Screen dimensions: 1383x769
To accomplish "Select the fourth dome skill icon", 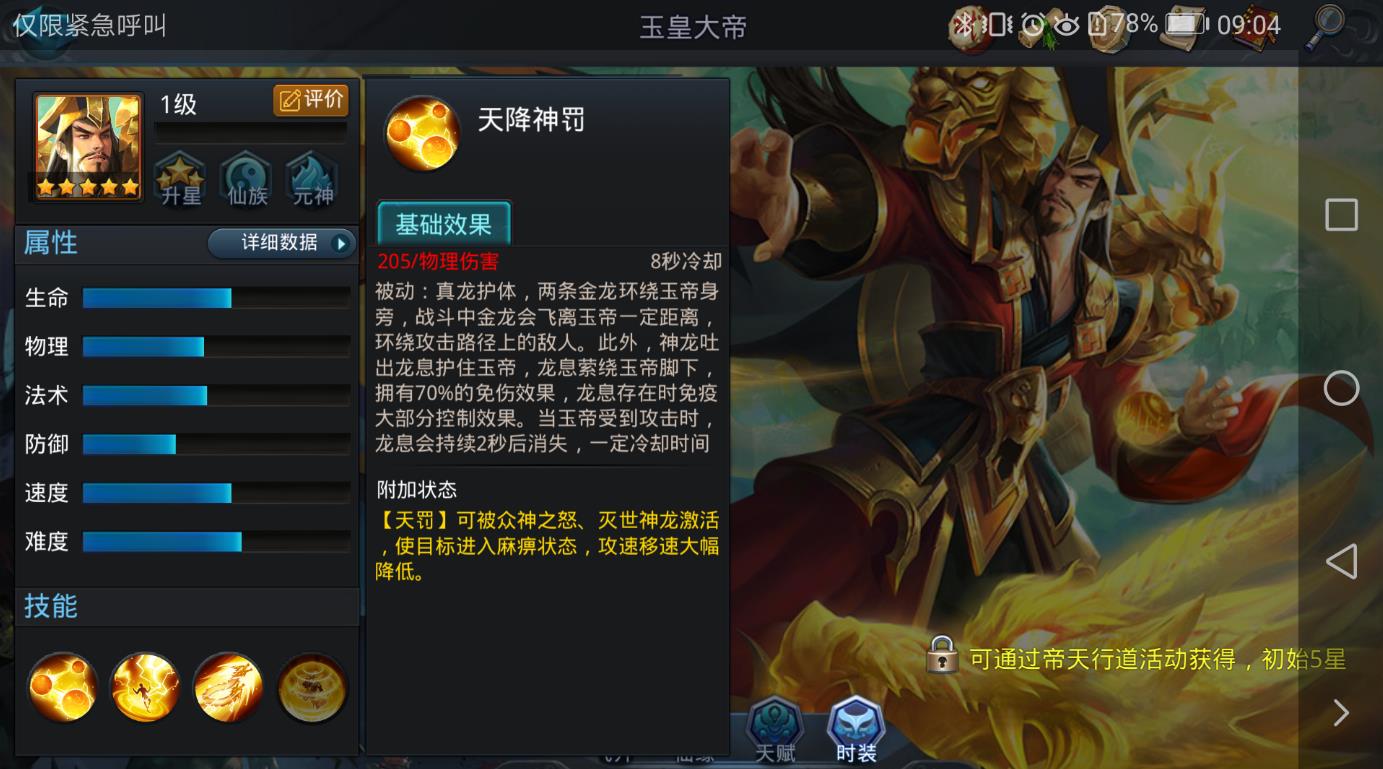I will click(310, 686).
